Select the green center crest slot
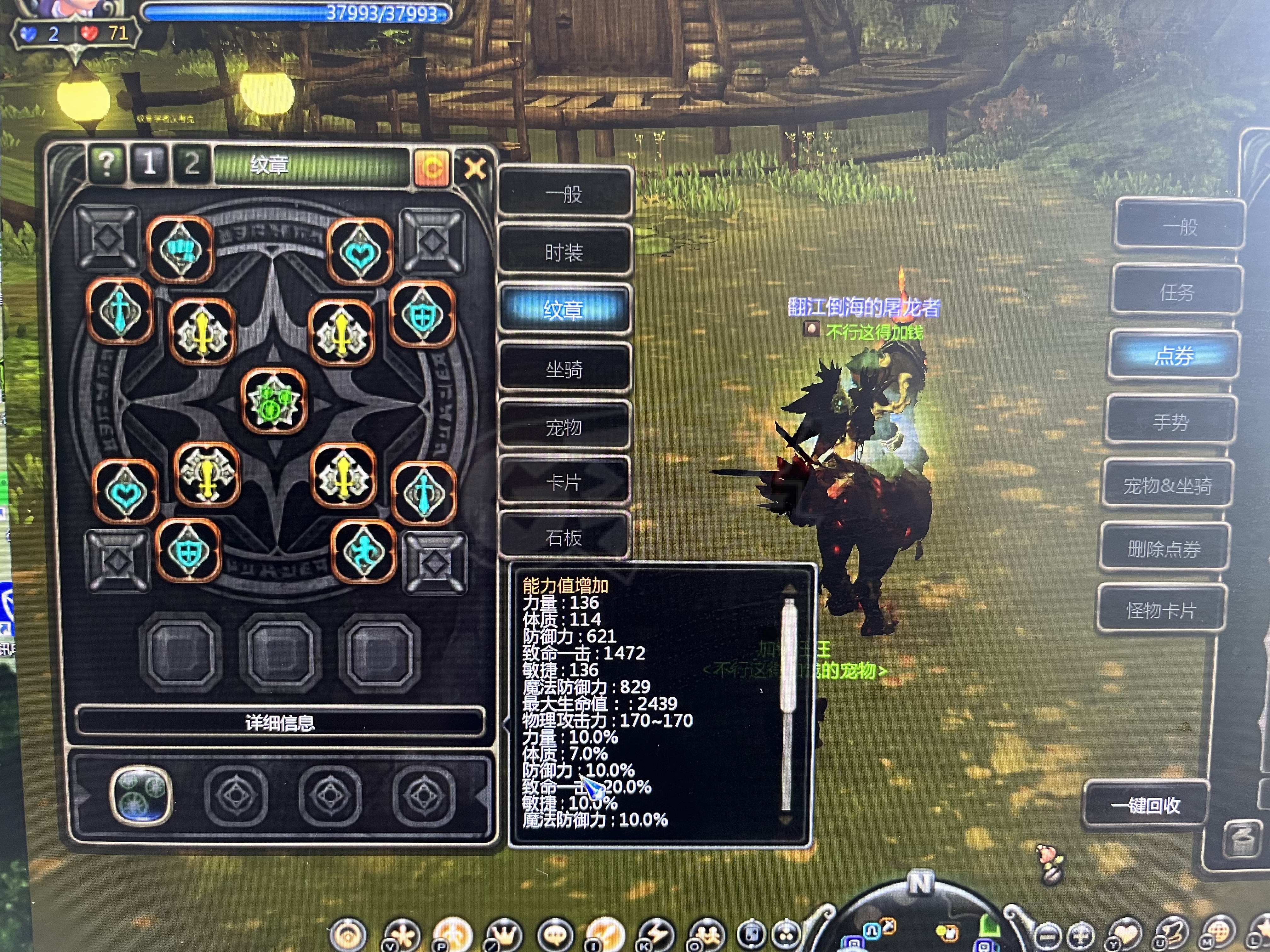 (x=274, y=400)
